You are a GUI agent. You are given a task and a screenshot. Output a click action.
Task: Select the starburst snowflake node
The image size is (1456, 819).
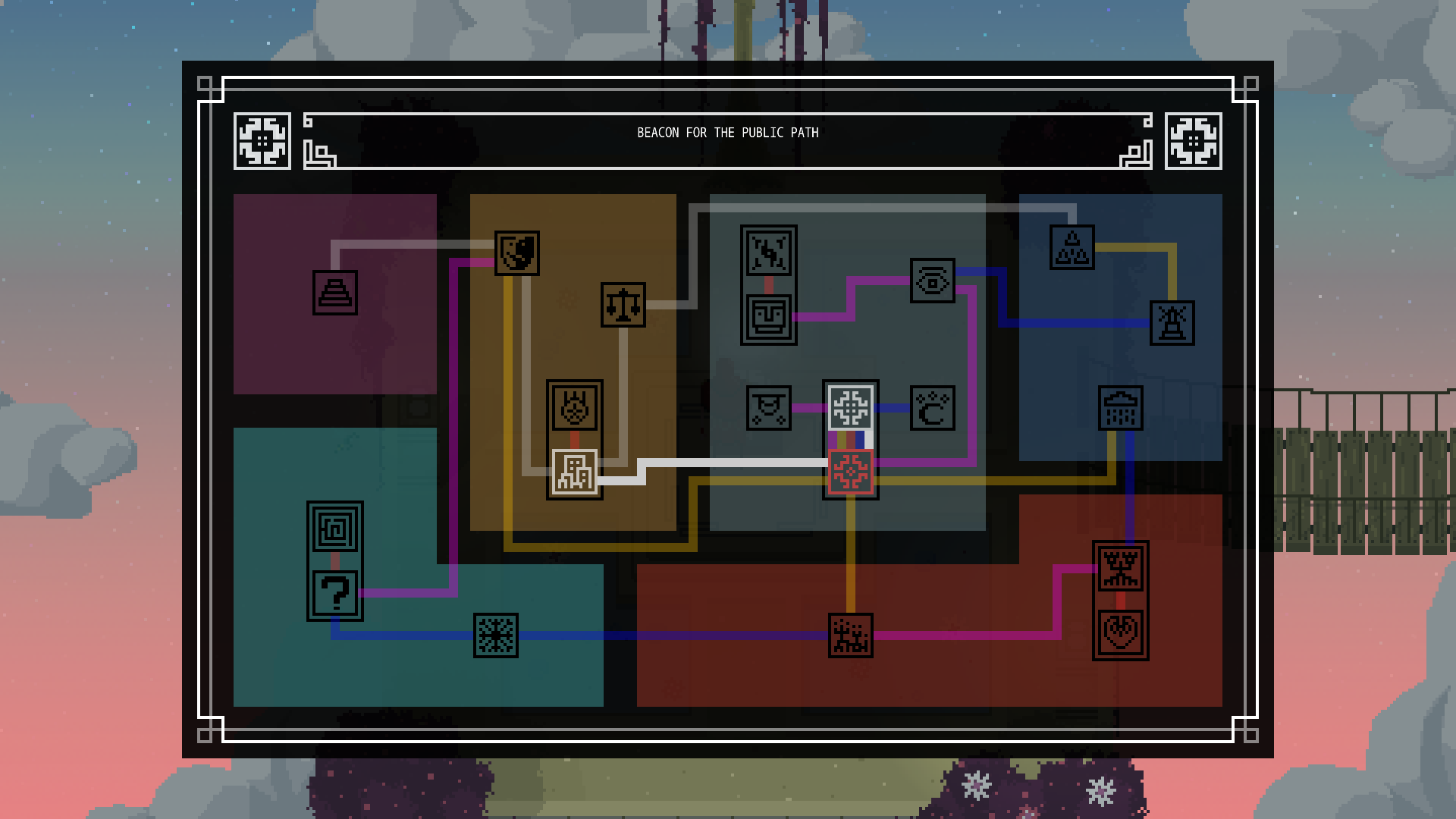[x=496, y=635]
